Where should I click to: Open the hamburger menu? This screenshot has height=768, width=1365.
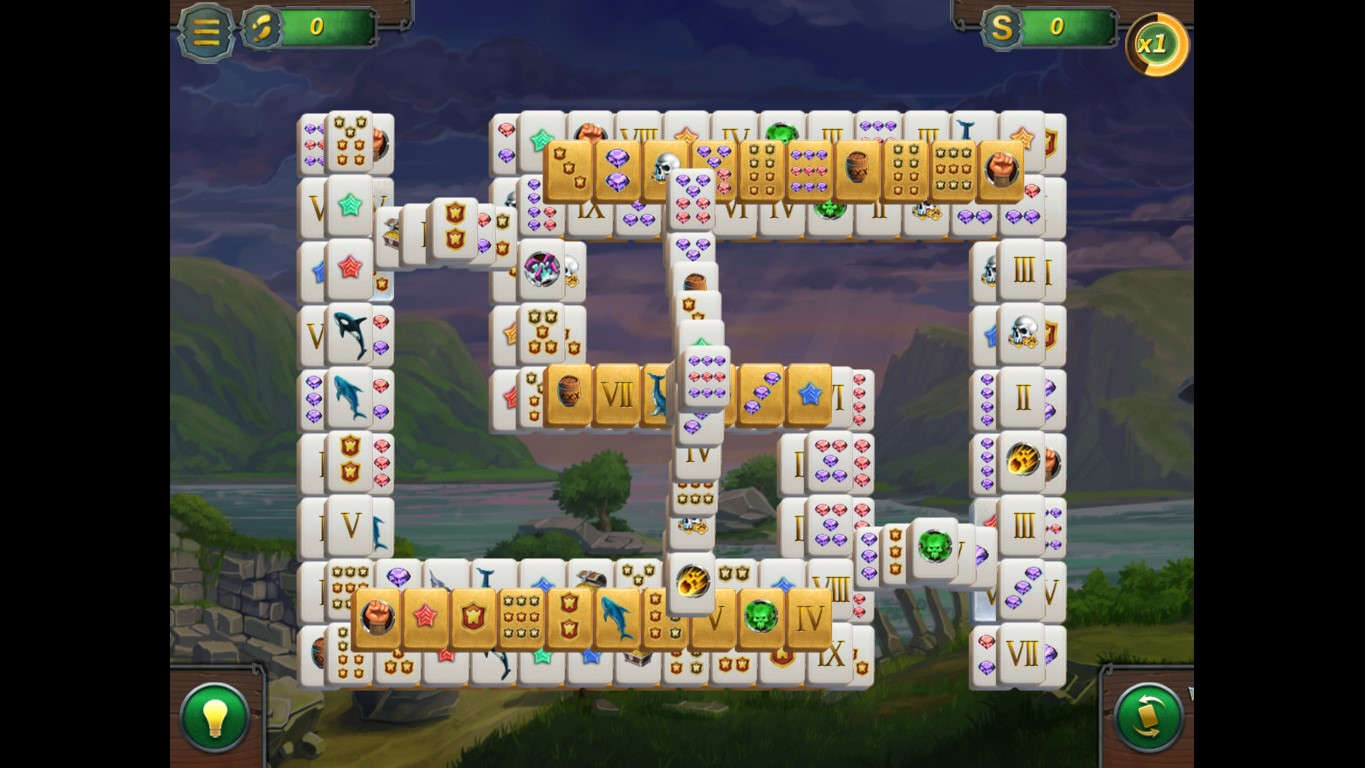coord(205,31)
